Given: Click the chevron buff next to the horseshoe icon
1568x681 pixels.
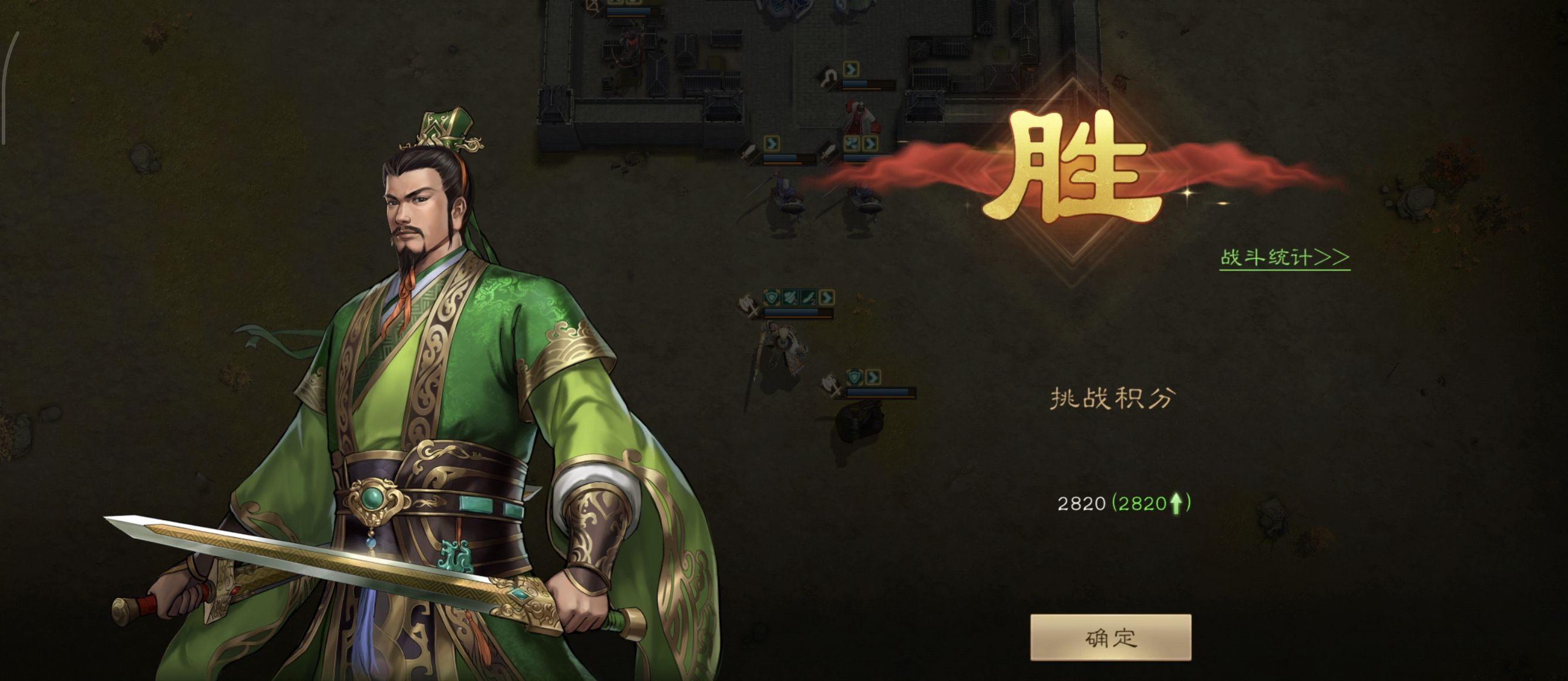Looking at the screenshot, I should click(x=852, y=70).
